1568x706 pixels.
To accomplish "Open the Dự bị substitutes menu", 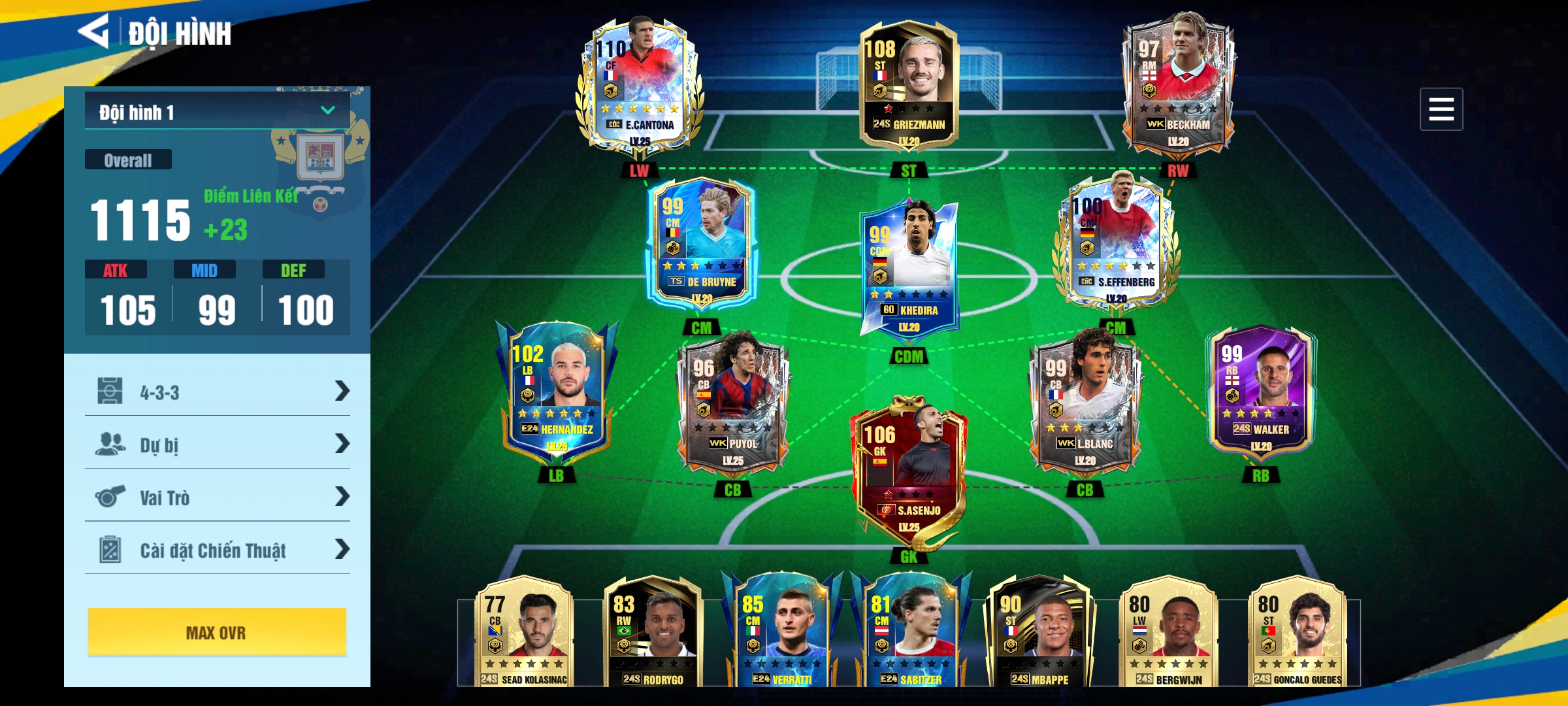I will [217, 445].
